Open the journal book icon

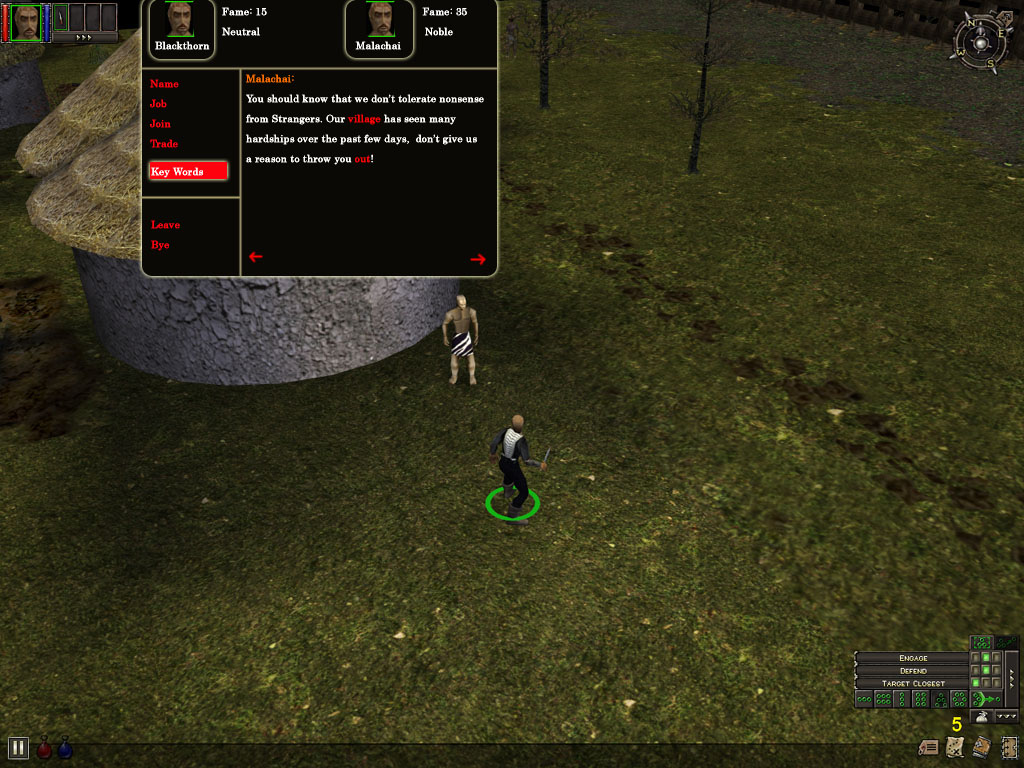980,747
